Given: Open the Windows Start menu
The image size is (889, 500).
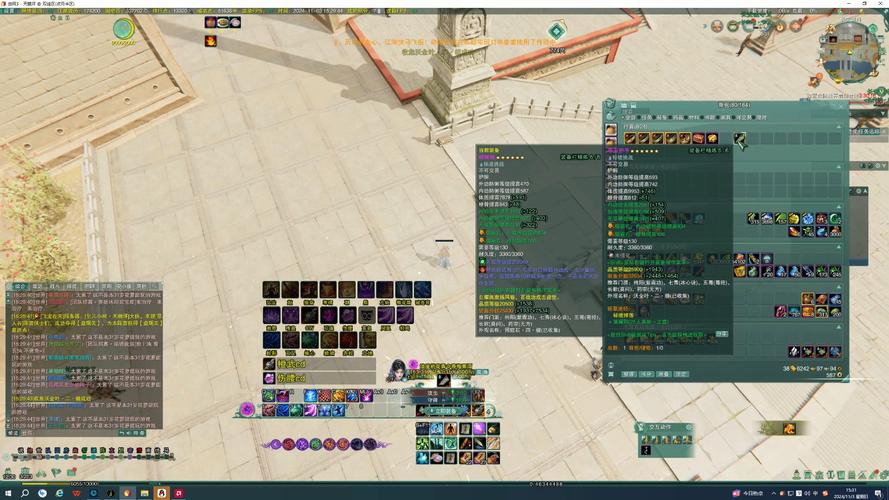Looking at the screenshot, I should coord(8,492).
